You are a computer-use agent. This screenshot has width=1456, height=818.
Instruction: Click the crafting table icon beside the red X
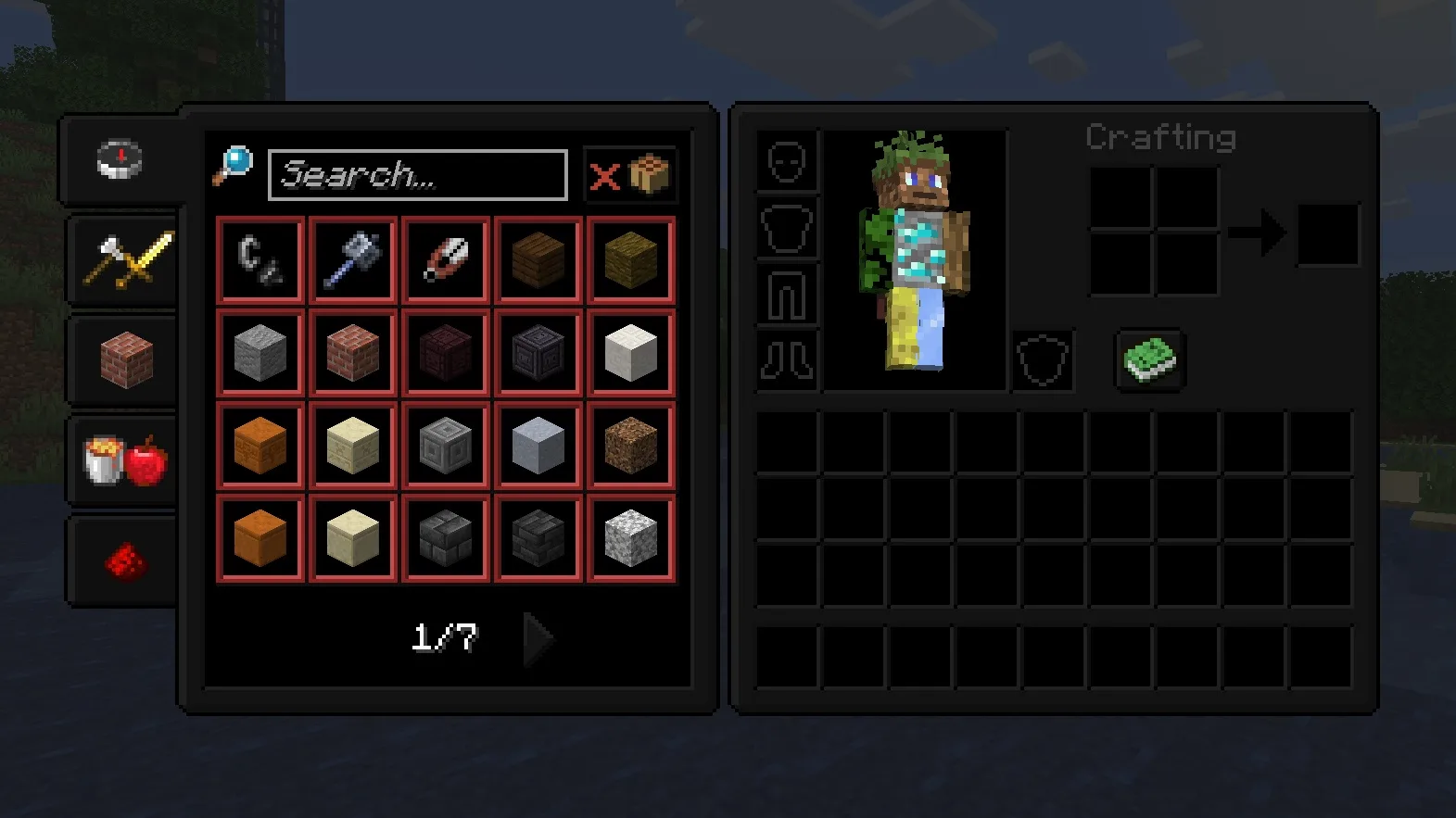pyautogui.click(x=650, y=172)
